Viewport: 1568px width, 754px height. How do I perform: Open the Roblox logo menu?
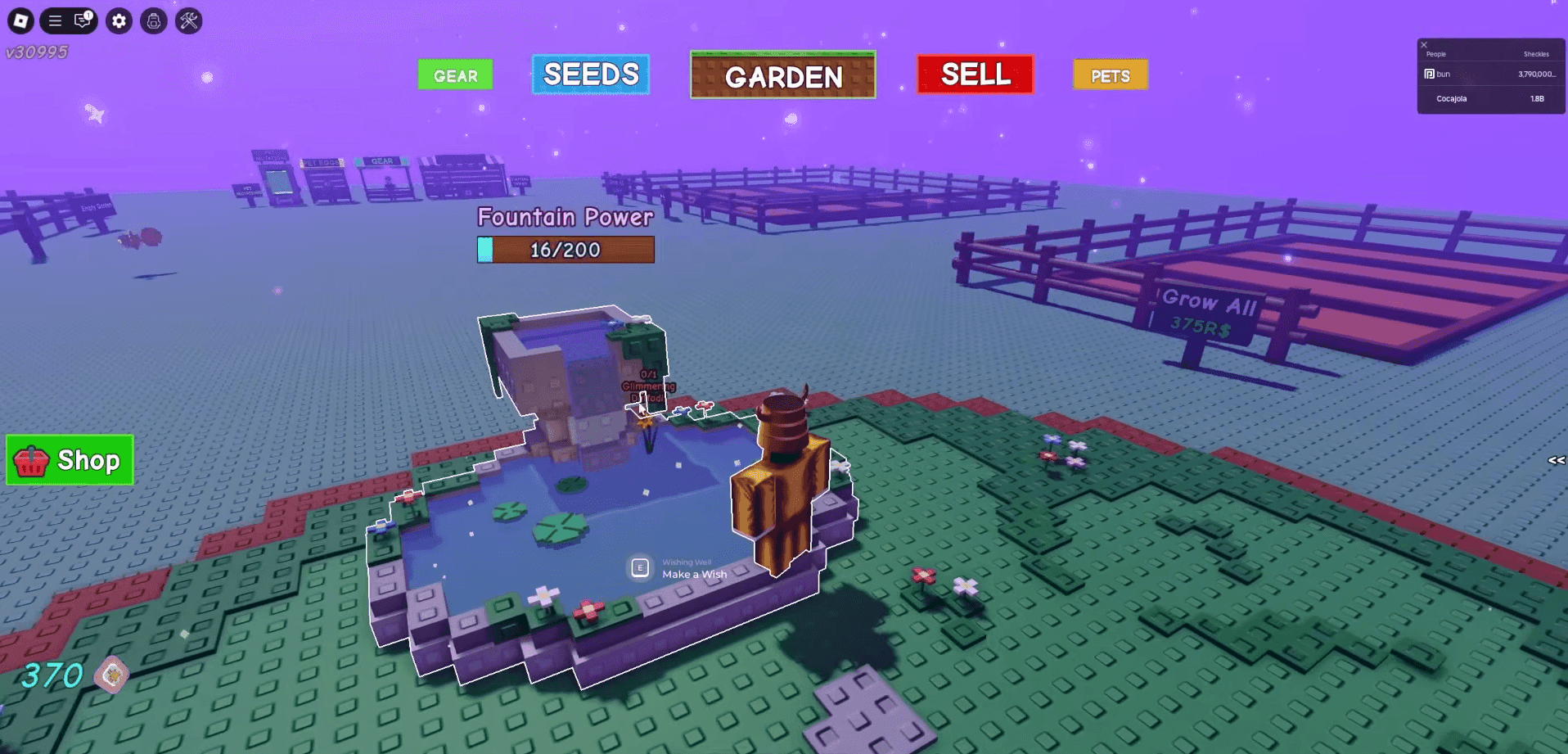[20, 20]
